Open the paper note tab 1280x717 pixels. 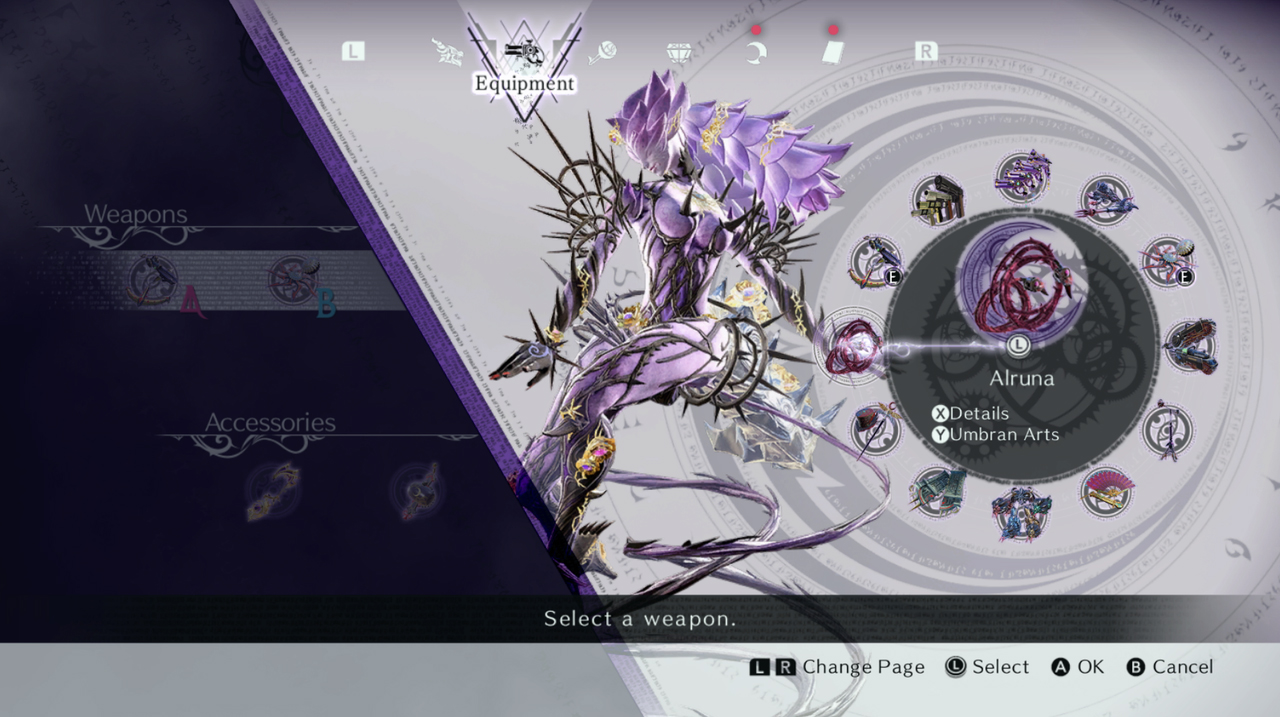832,52
